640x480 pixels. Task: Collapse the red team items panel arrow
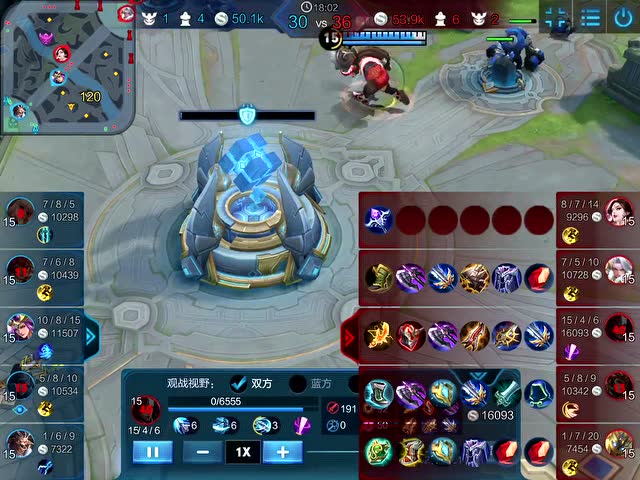(350, 337)
